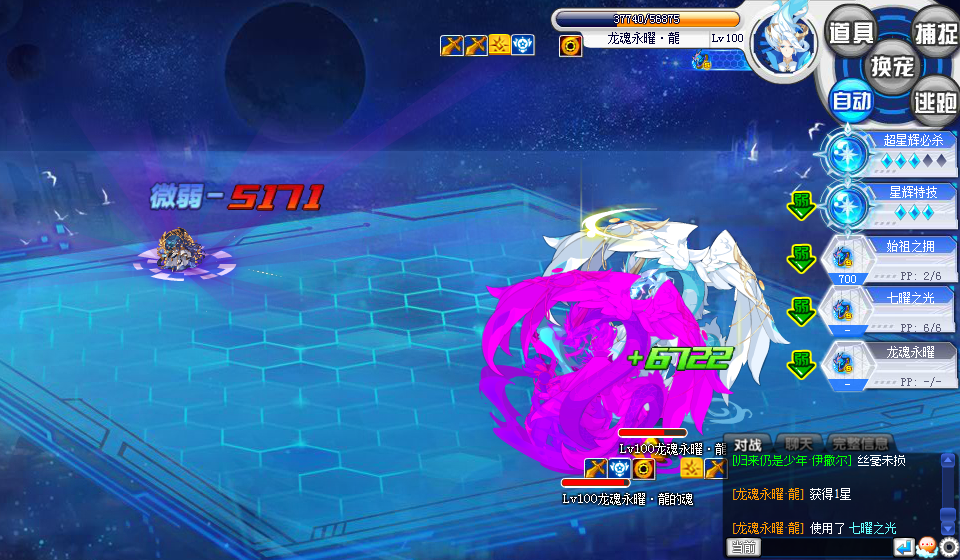The image size is (960, 560).
Task: Activate the 超星辉必杀 ultimate skill
Action: pos(890,152)
